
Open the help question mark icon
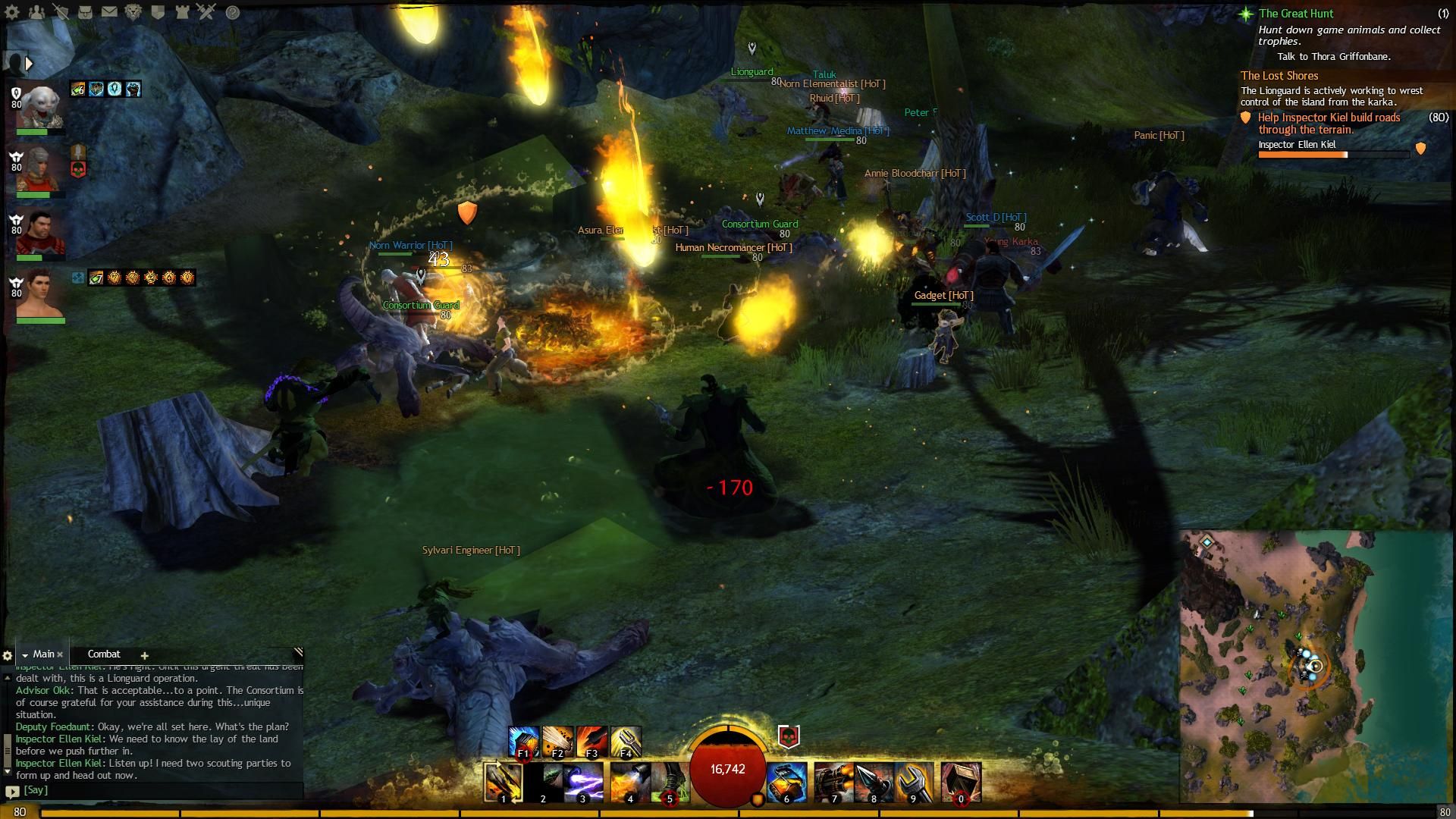[x=233, y=12]
